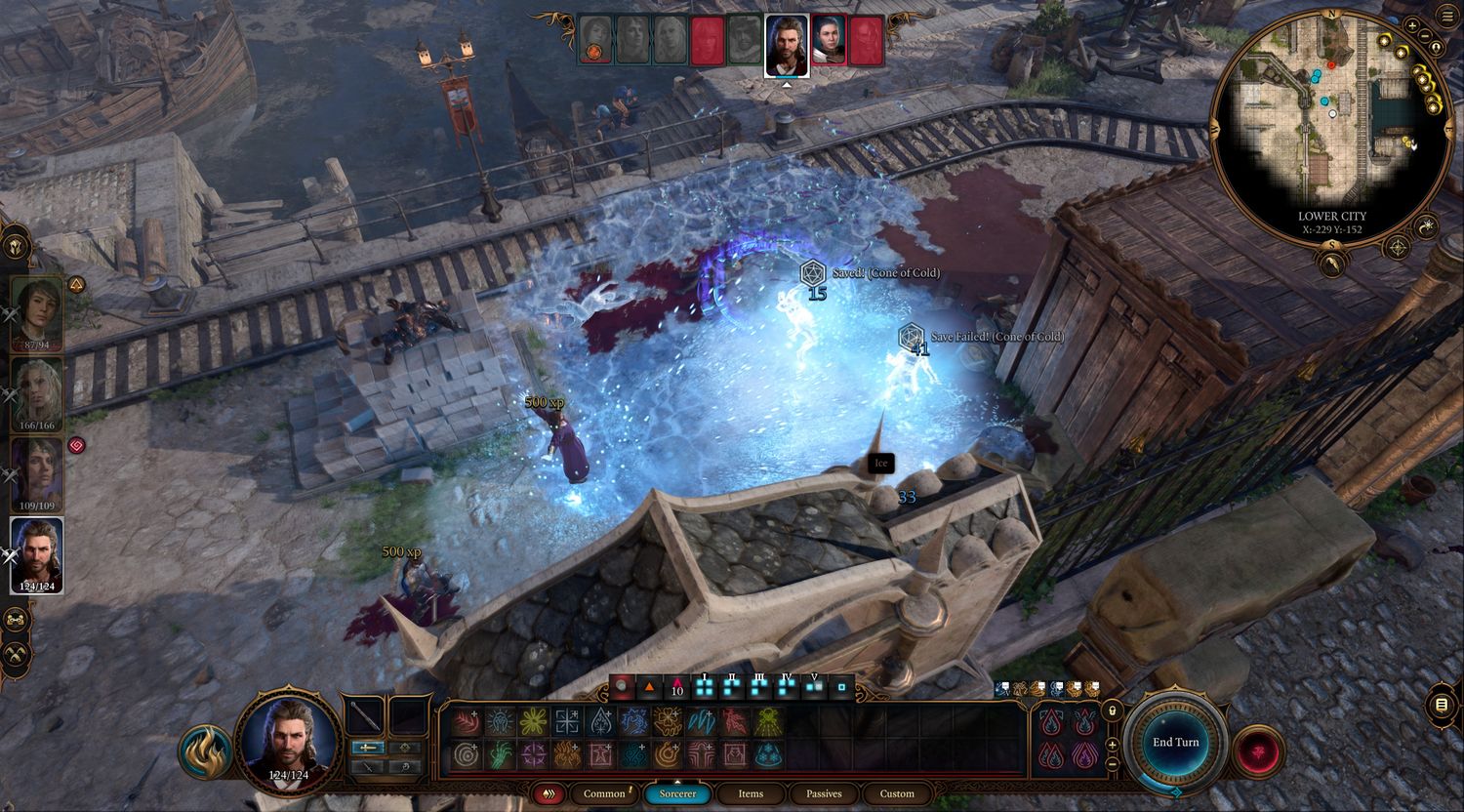This screenshot has width=1464, height=812.
Task: Select the party portrait with 166/166 HP
Action: click(x=36, y=392)
